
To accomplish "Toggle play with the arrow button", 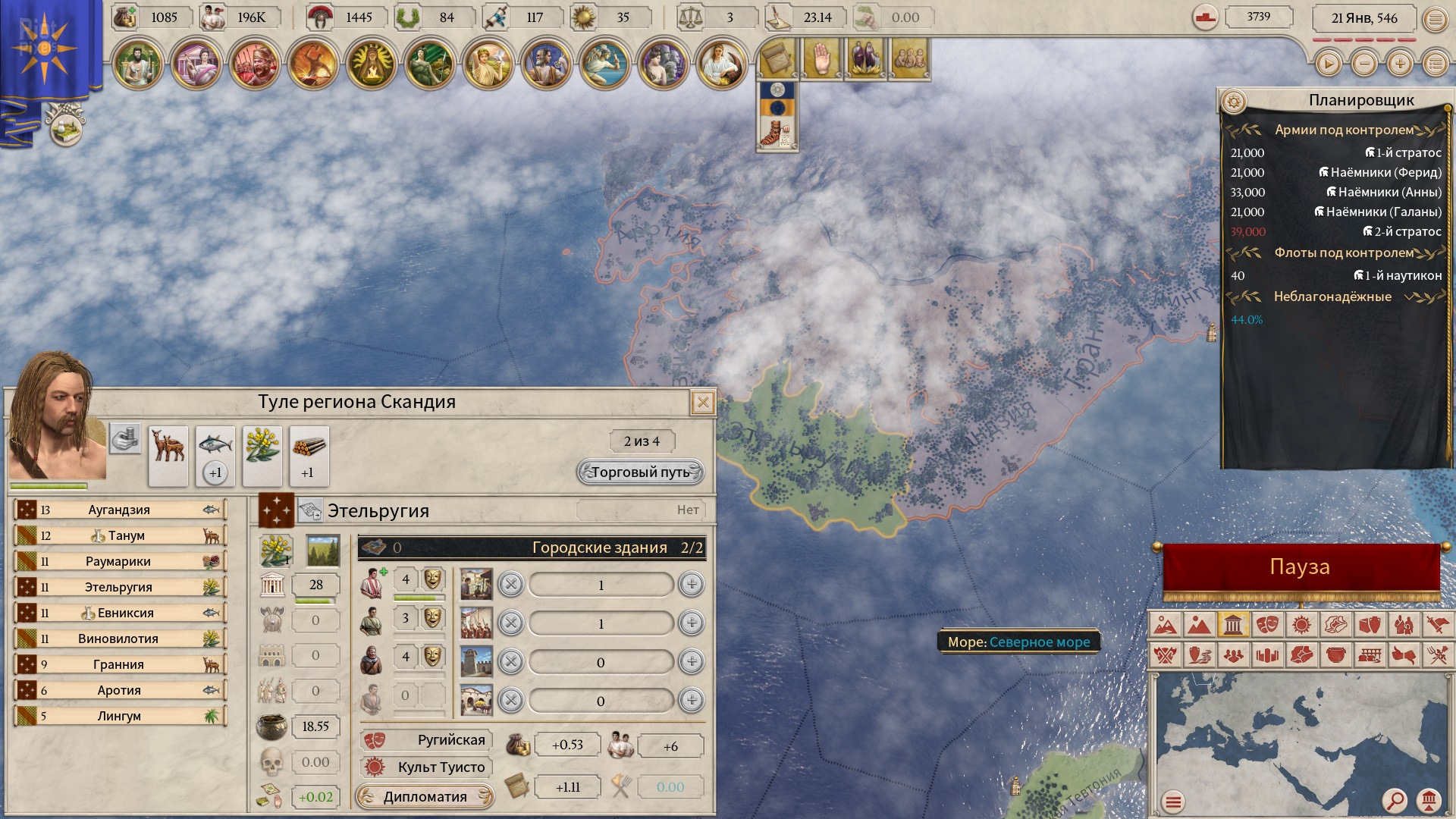I will (1328, 64).
